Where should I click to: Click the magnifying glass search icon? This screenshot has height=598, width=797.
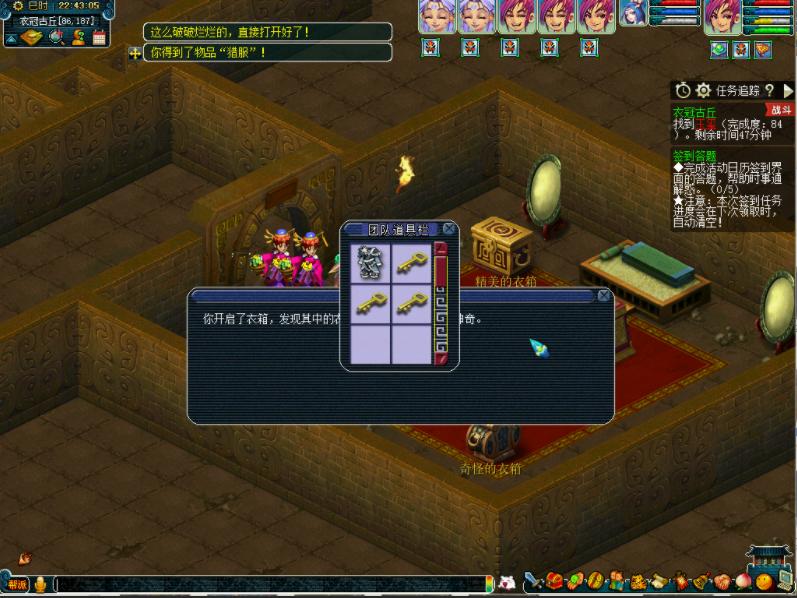pyautogui.click(x=55, y=37)
